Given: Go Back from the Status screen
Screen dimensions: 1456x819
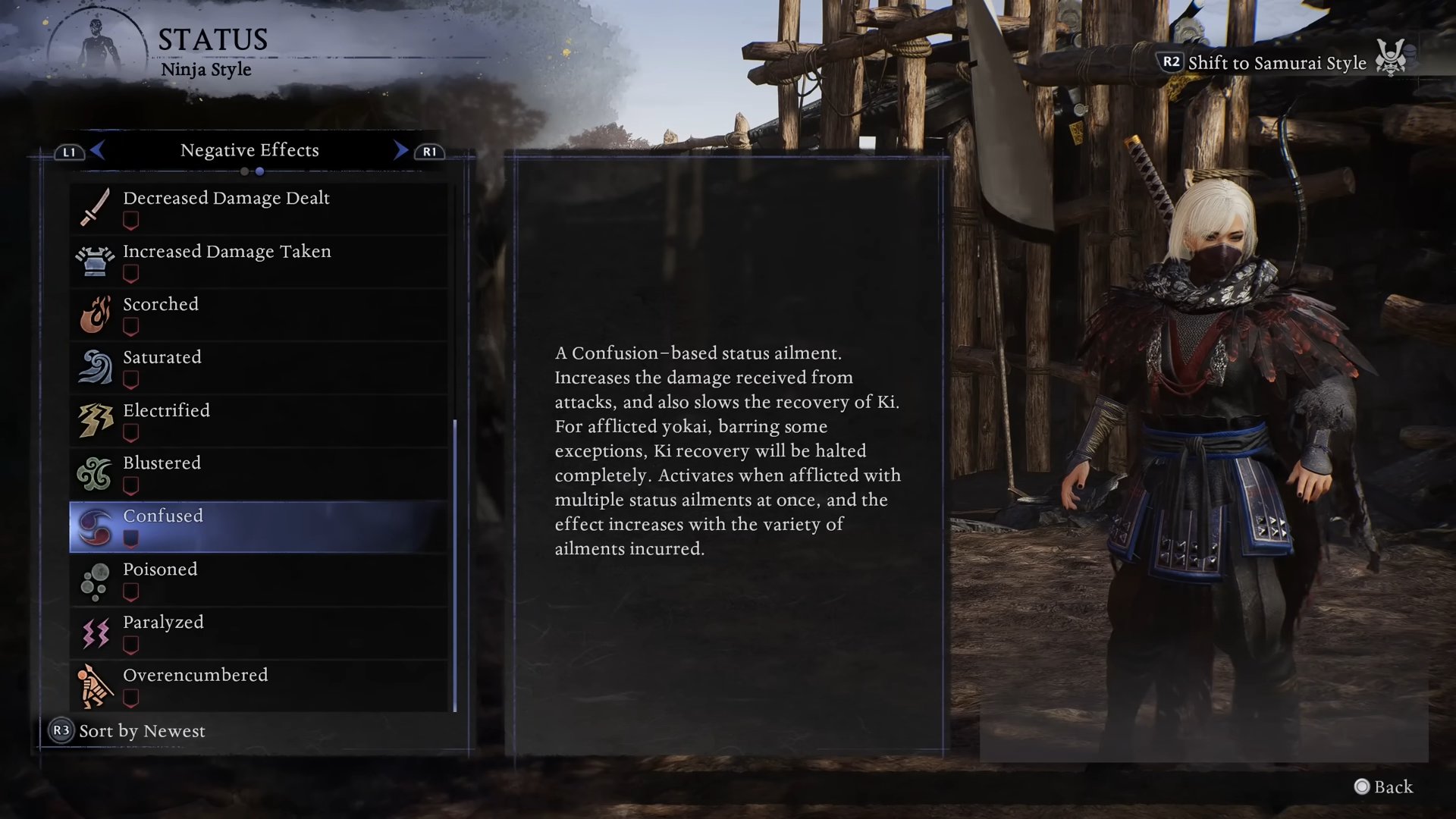Looking at the screenshot, I should [1384, 787].
